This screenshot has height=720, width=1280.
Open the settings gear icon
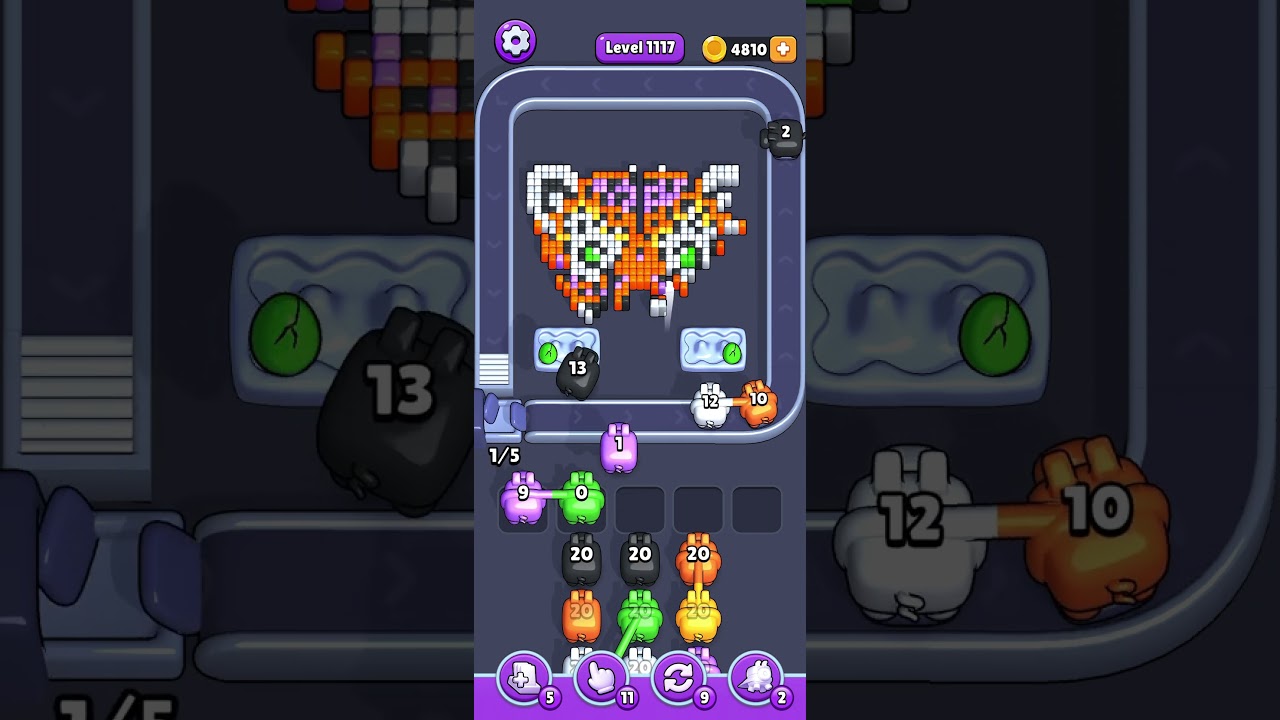516,41
